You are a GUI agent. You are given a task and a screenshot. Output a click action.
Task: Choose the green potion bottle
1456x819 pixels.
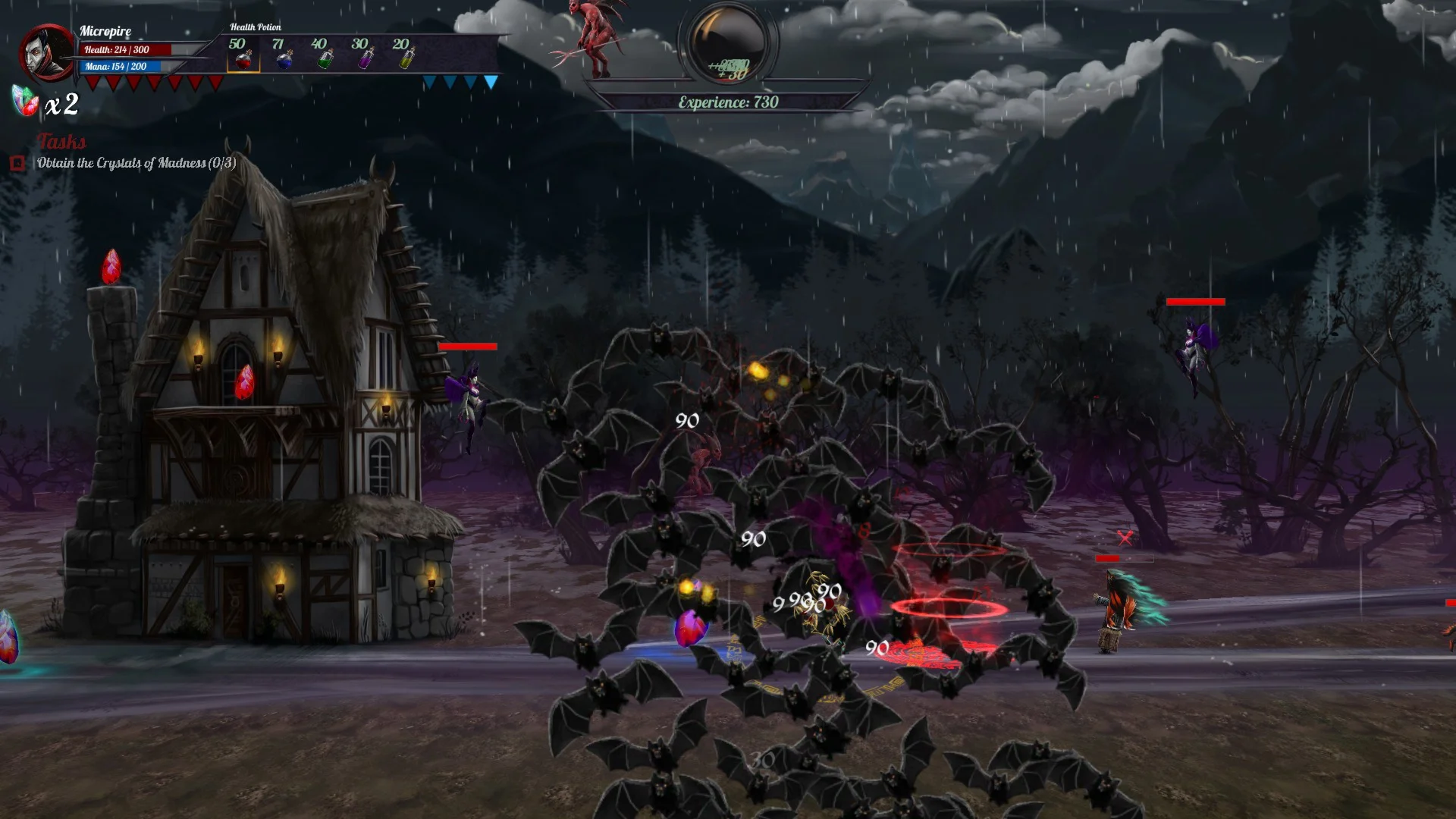click(x=325, y=58)
